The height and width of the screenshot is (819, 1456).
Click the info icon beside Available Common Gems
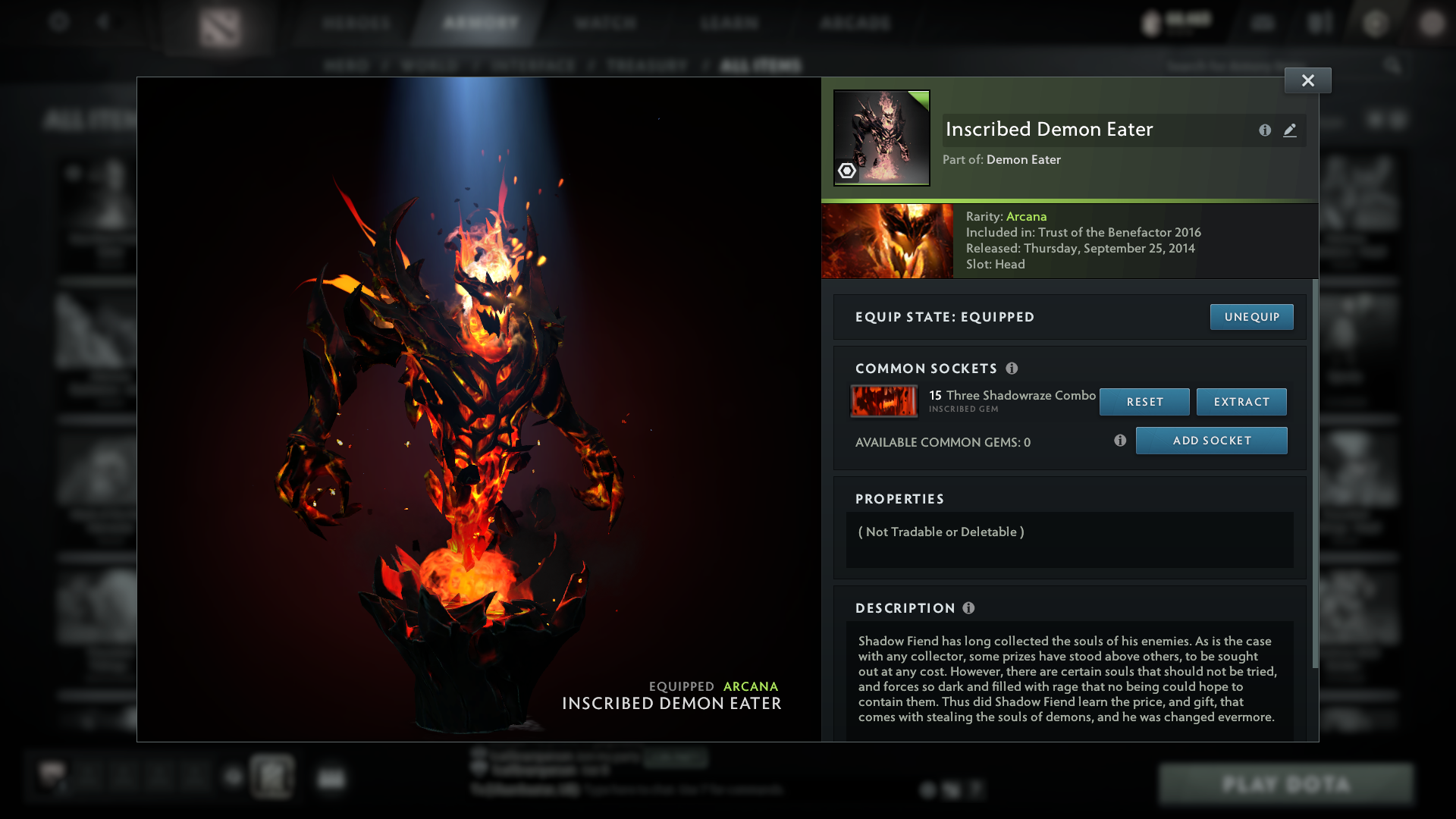point(1120,440)
